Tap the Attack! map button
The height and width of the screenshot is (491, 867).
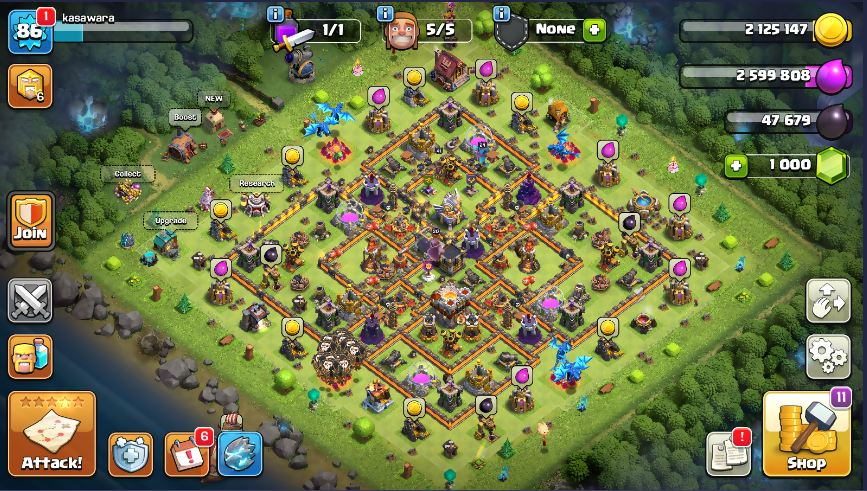pos(52,433)
